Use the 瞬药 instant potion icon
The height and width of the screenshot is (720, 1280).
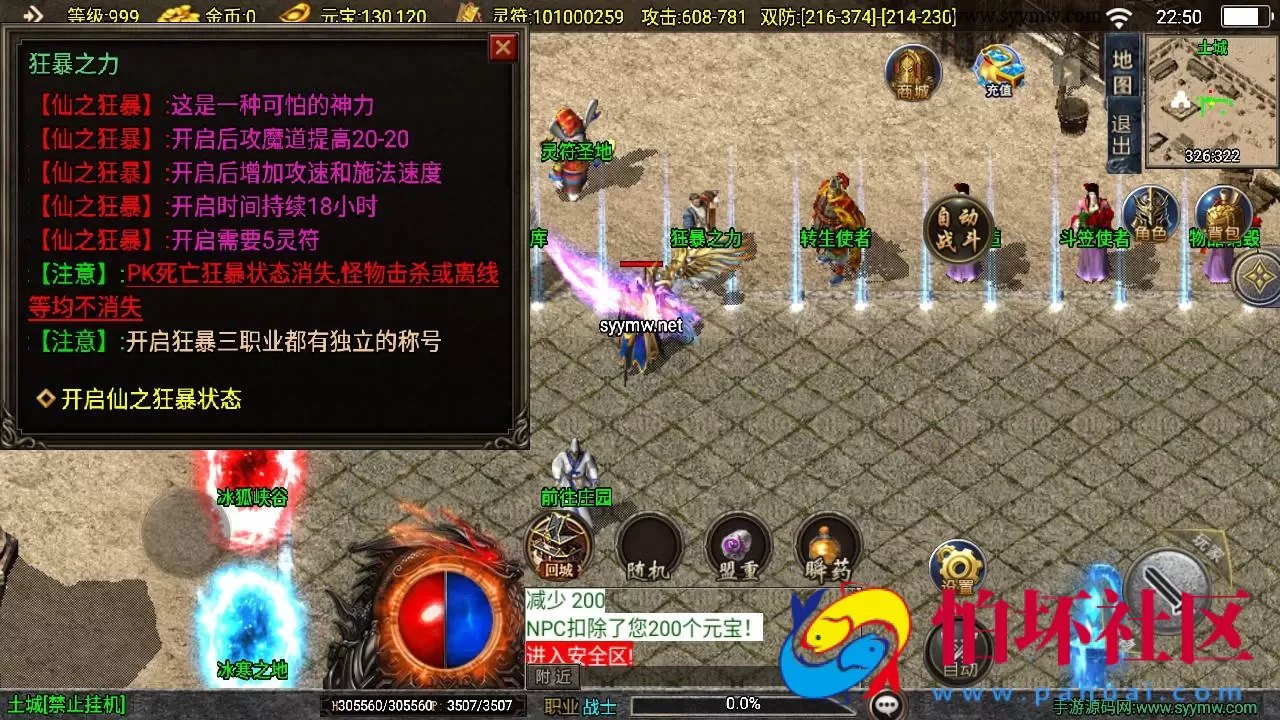click(829, 545)
